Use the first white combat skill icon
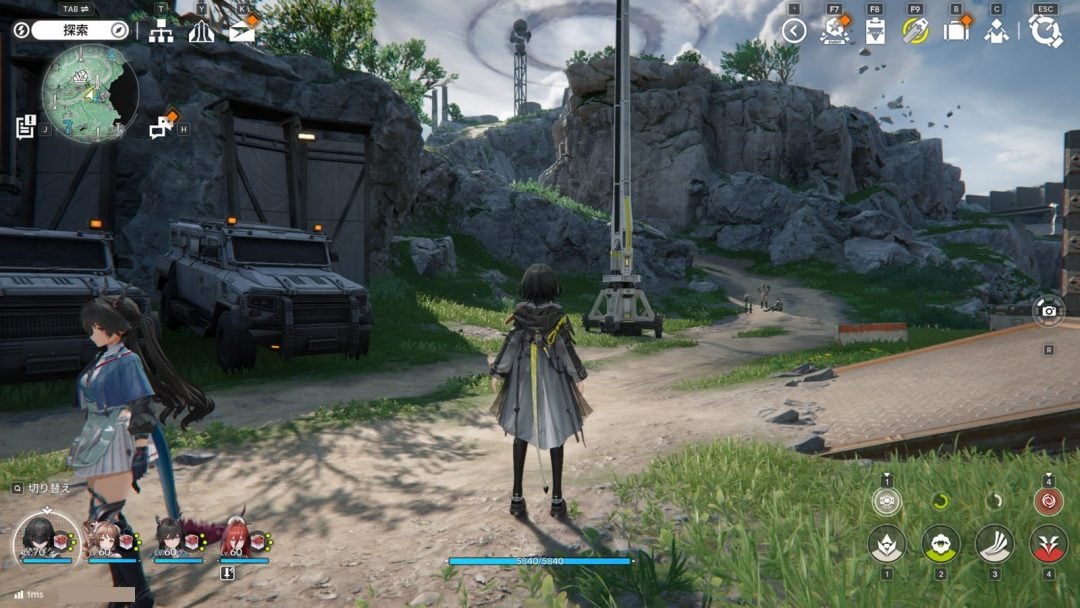 (x=886, y=543)
